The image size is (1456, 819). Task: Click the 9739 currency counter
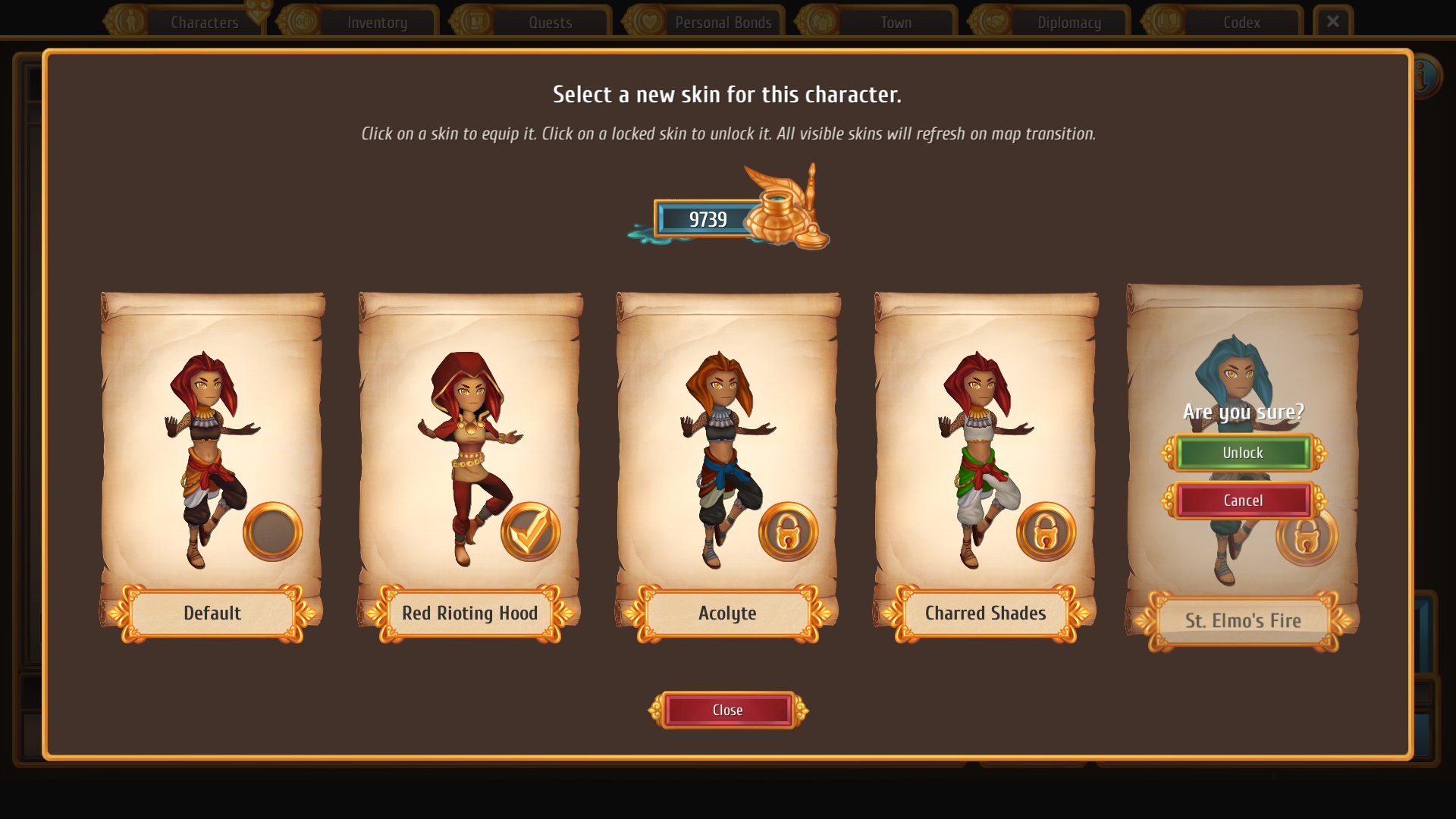coord(708,220)
